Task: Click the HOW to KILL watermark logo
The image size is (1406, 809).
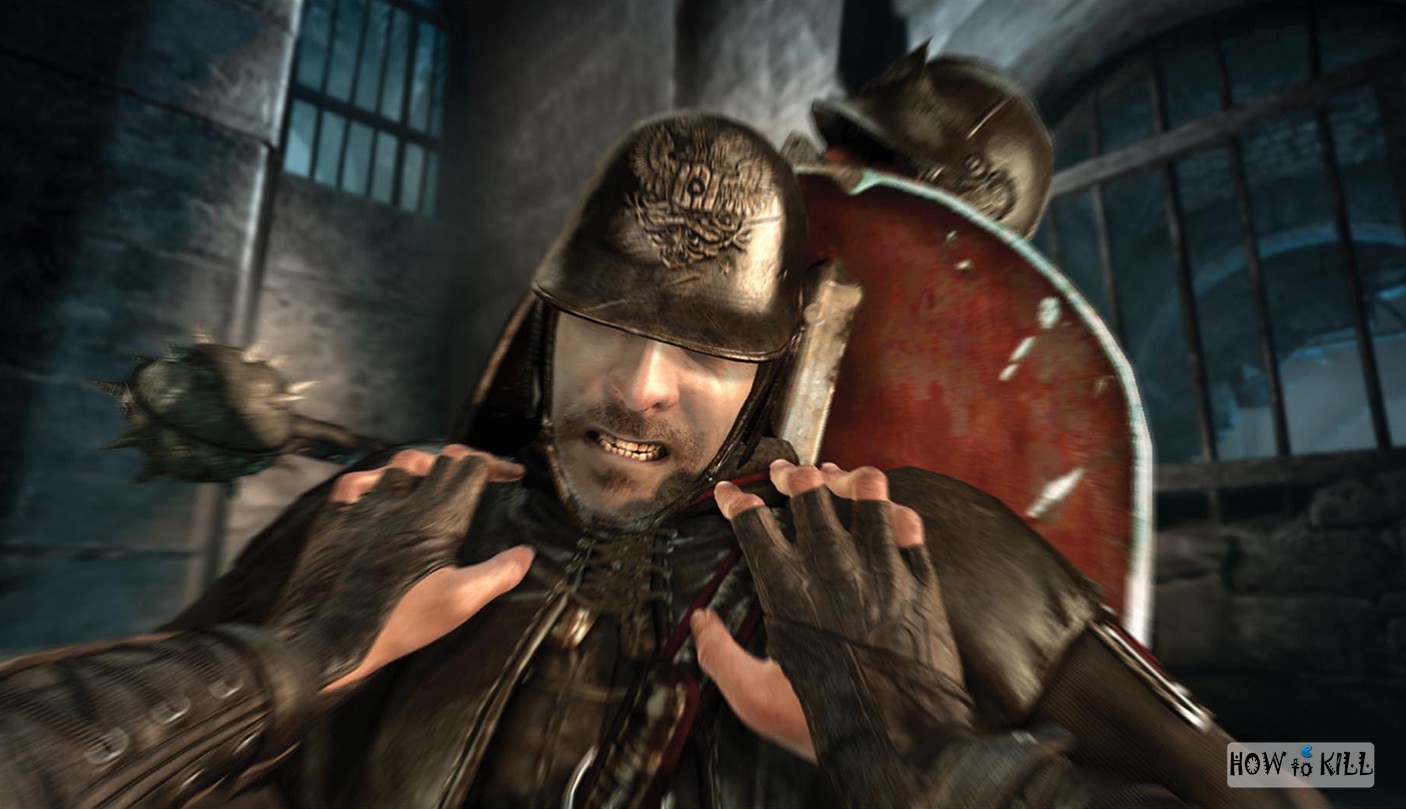Action: [1300, 764]
